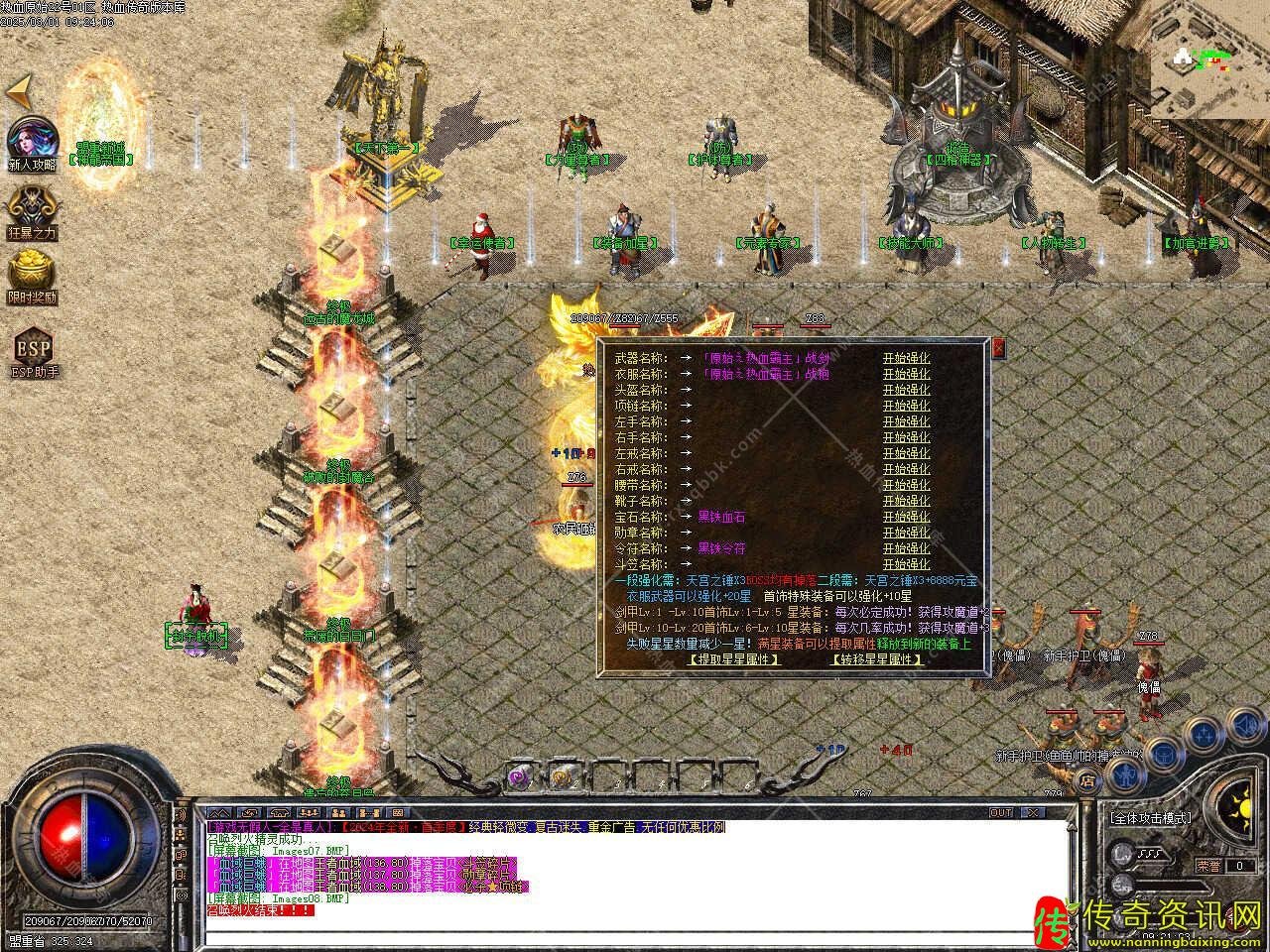
Task: Use the purple scroll in hotbar slot 1
Action: [x=519, y=776]
